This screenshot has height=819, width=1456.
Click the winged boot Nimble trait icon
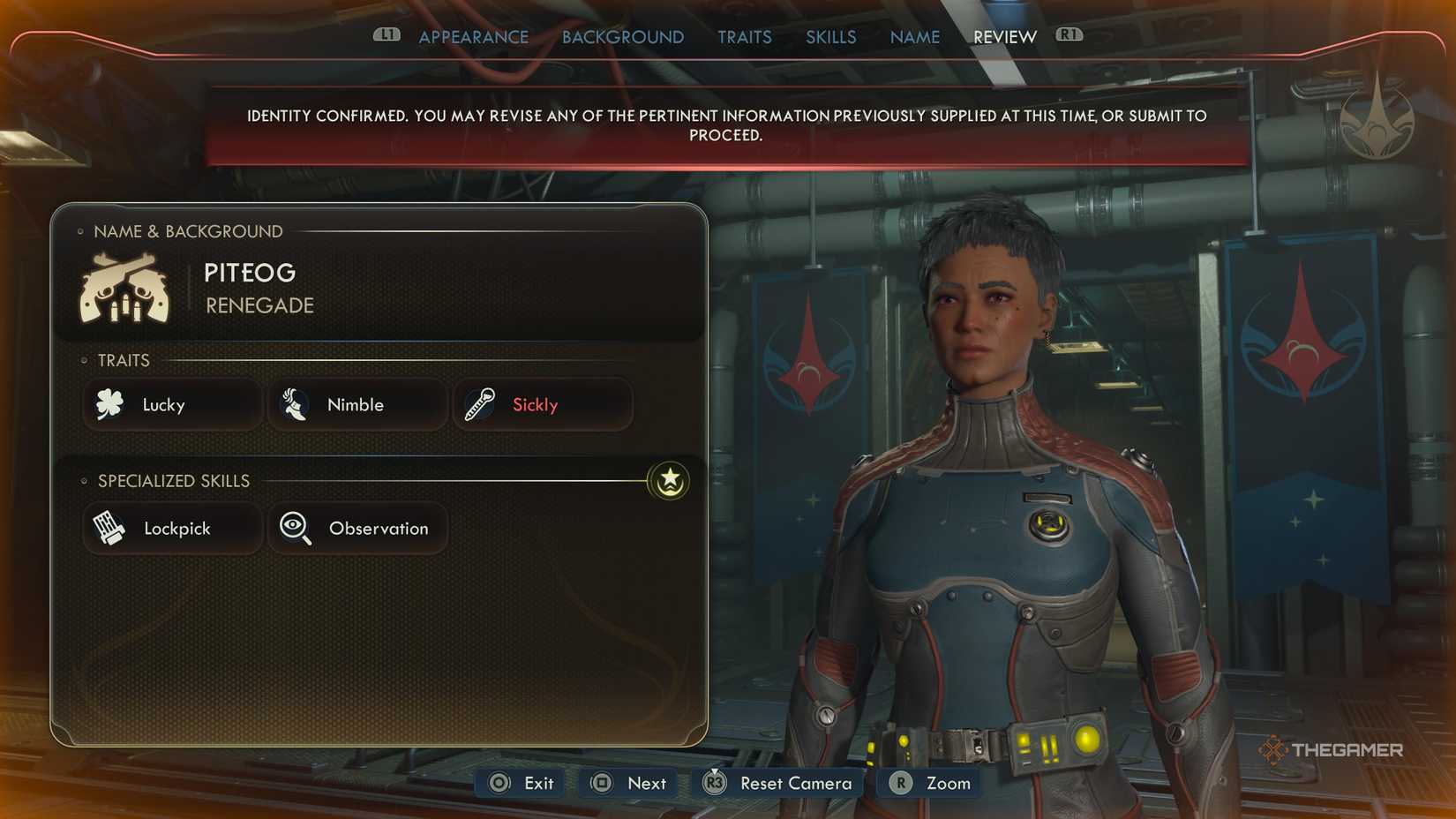coord(295,404)
